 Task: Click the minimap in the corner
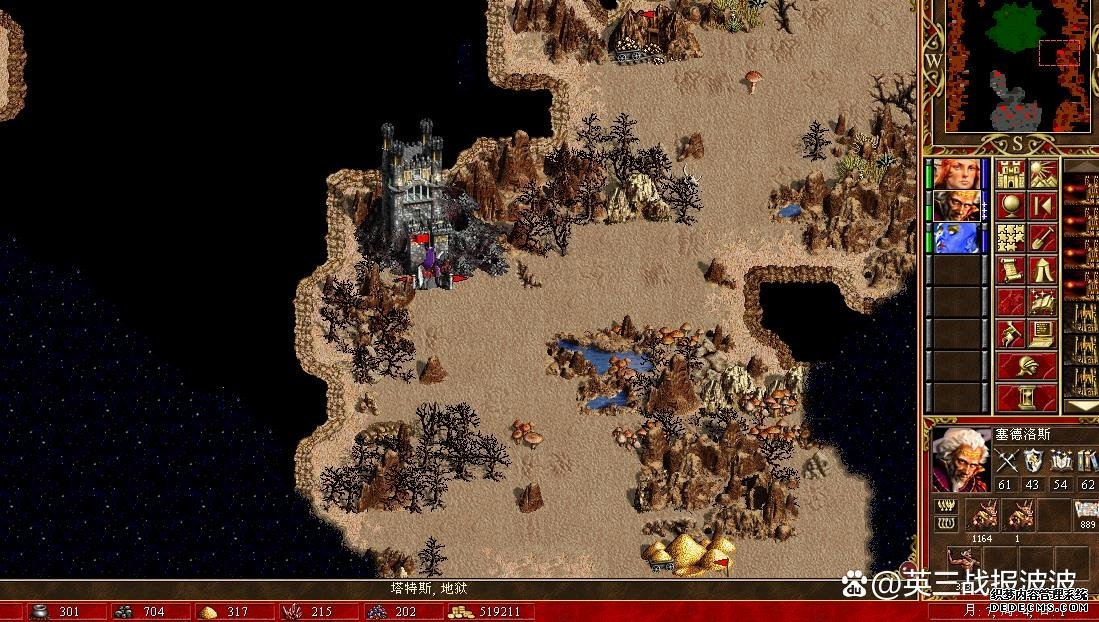point(1016,66)
